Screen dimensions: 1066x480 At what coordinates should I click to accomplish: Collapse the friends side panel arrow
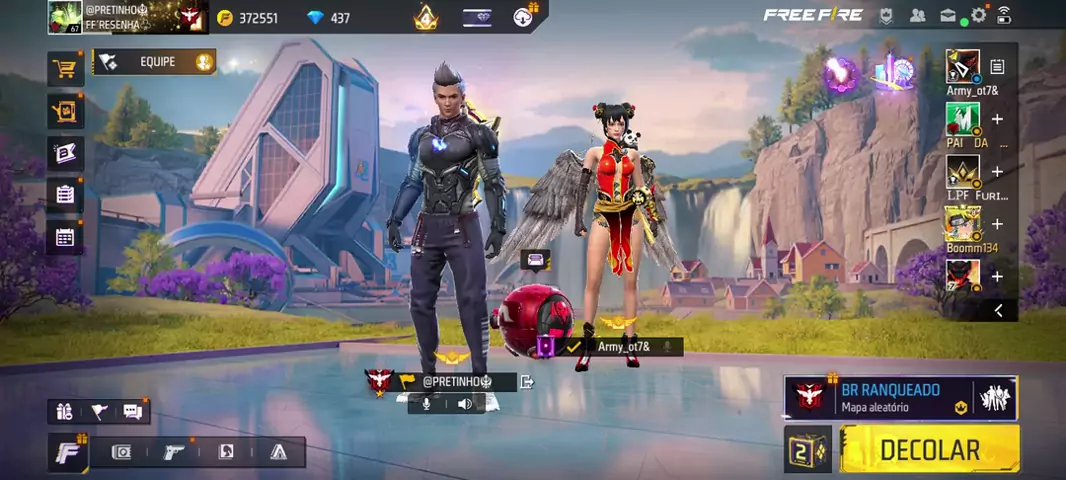[x=998, y=311]
